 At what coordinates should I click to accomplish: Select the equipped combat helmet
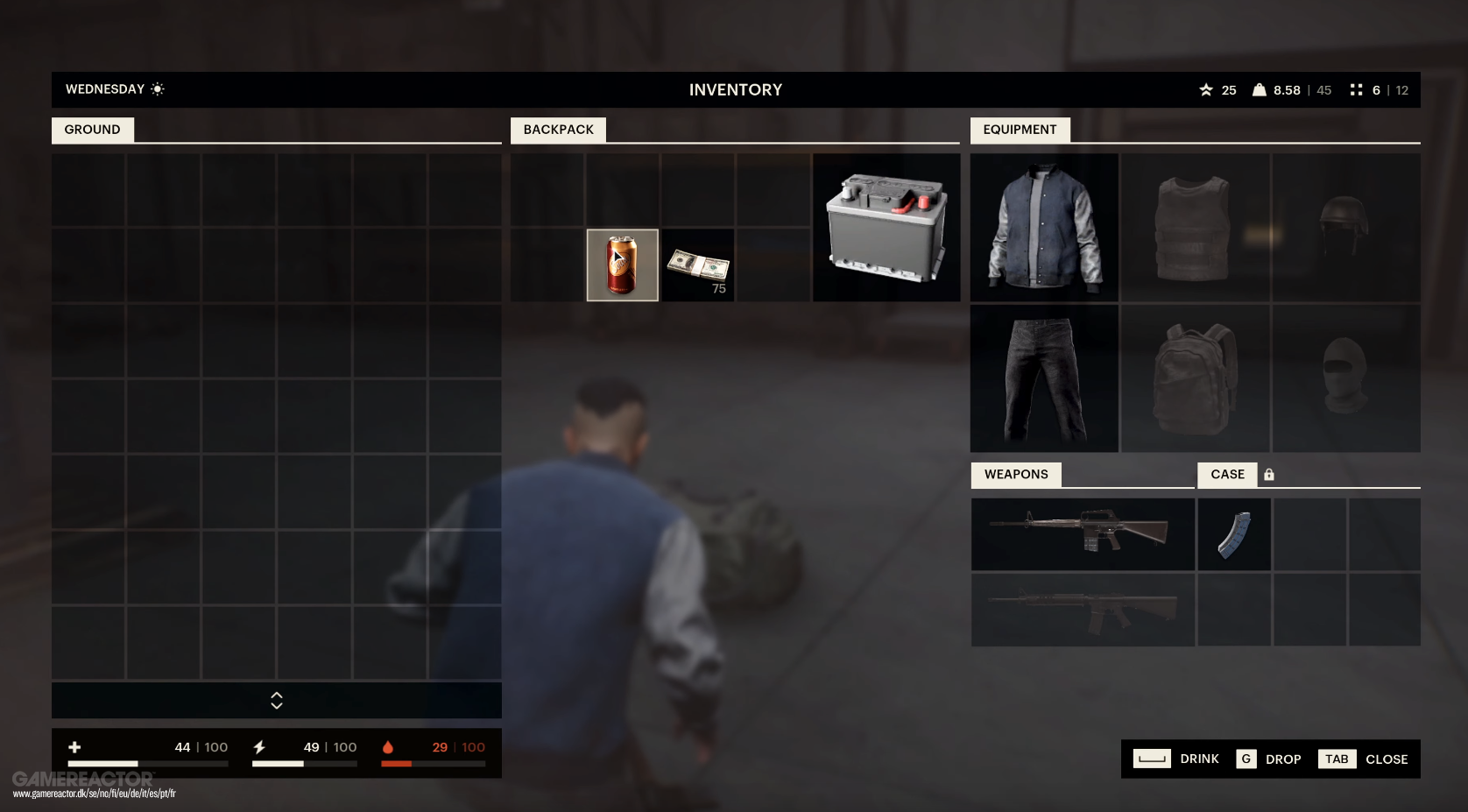[x=1346, y=227]
